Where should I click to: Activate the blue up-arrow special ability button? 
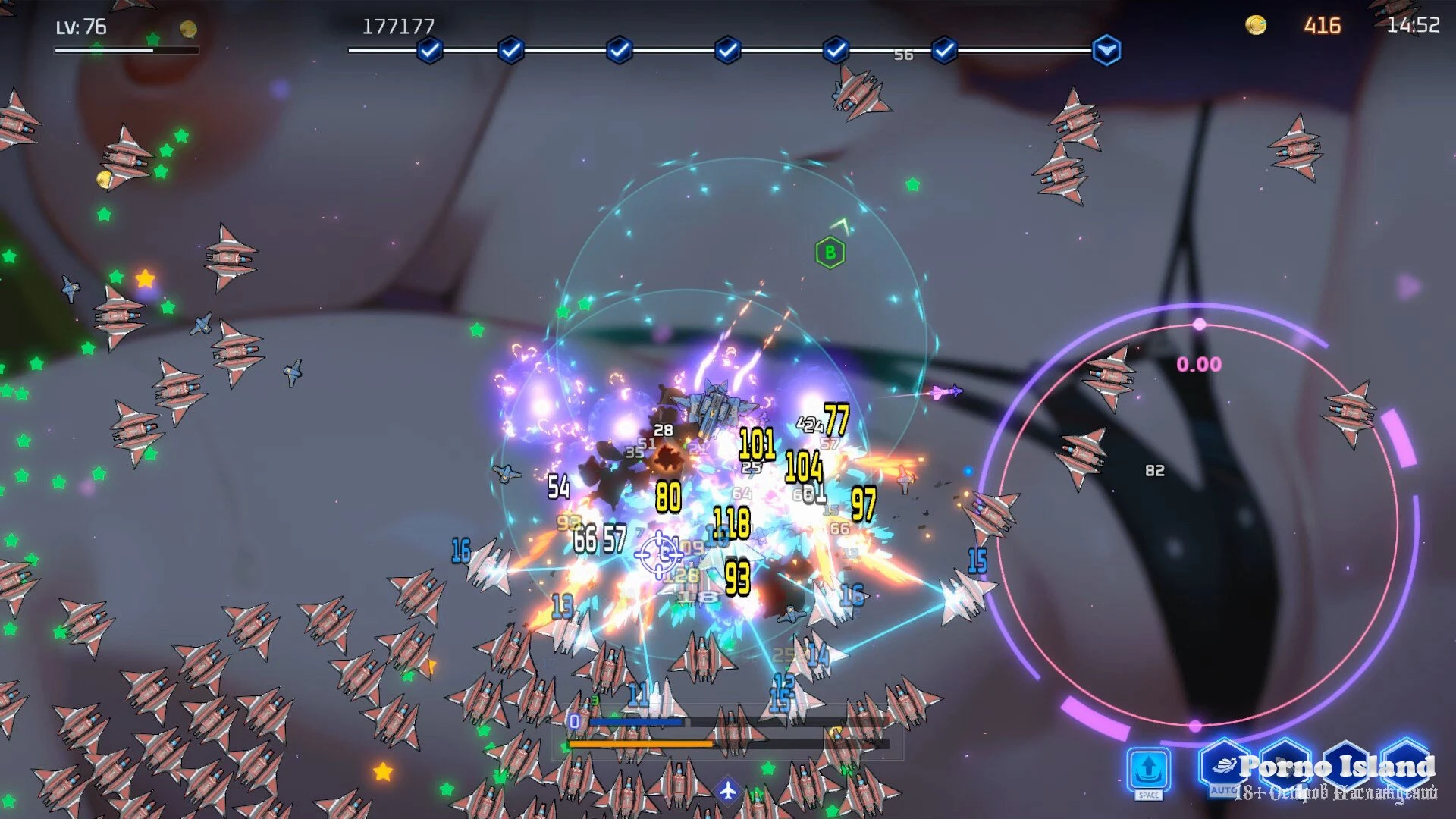click(1148, 769)
